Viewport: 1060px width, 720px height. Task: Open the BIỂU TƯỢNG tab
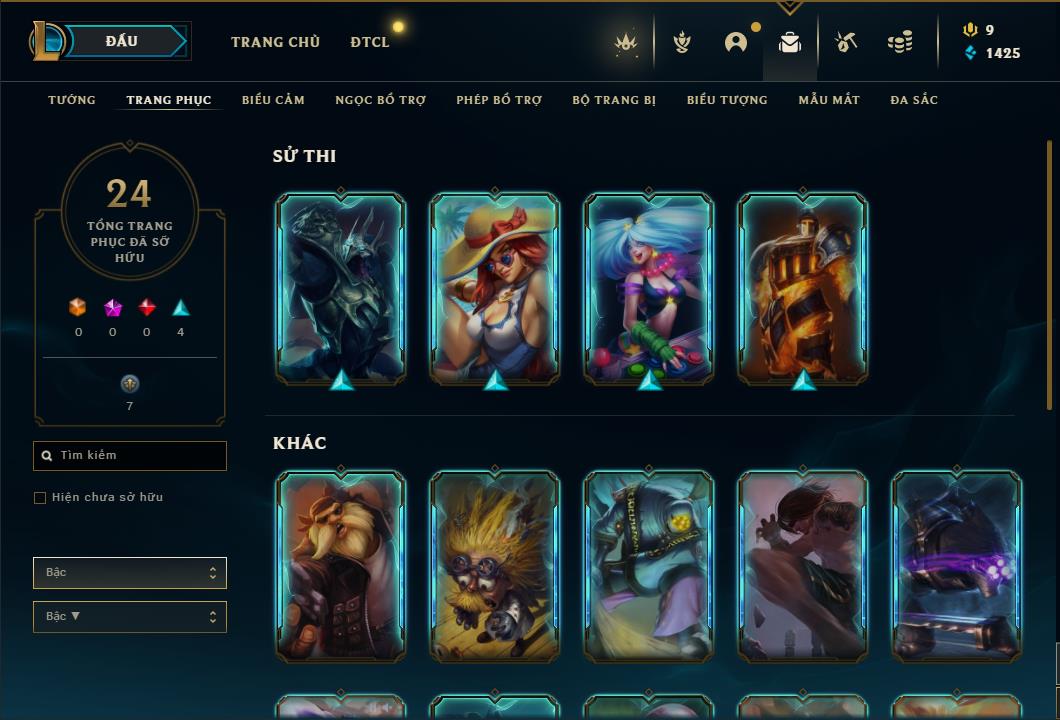pos(727,100)
